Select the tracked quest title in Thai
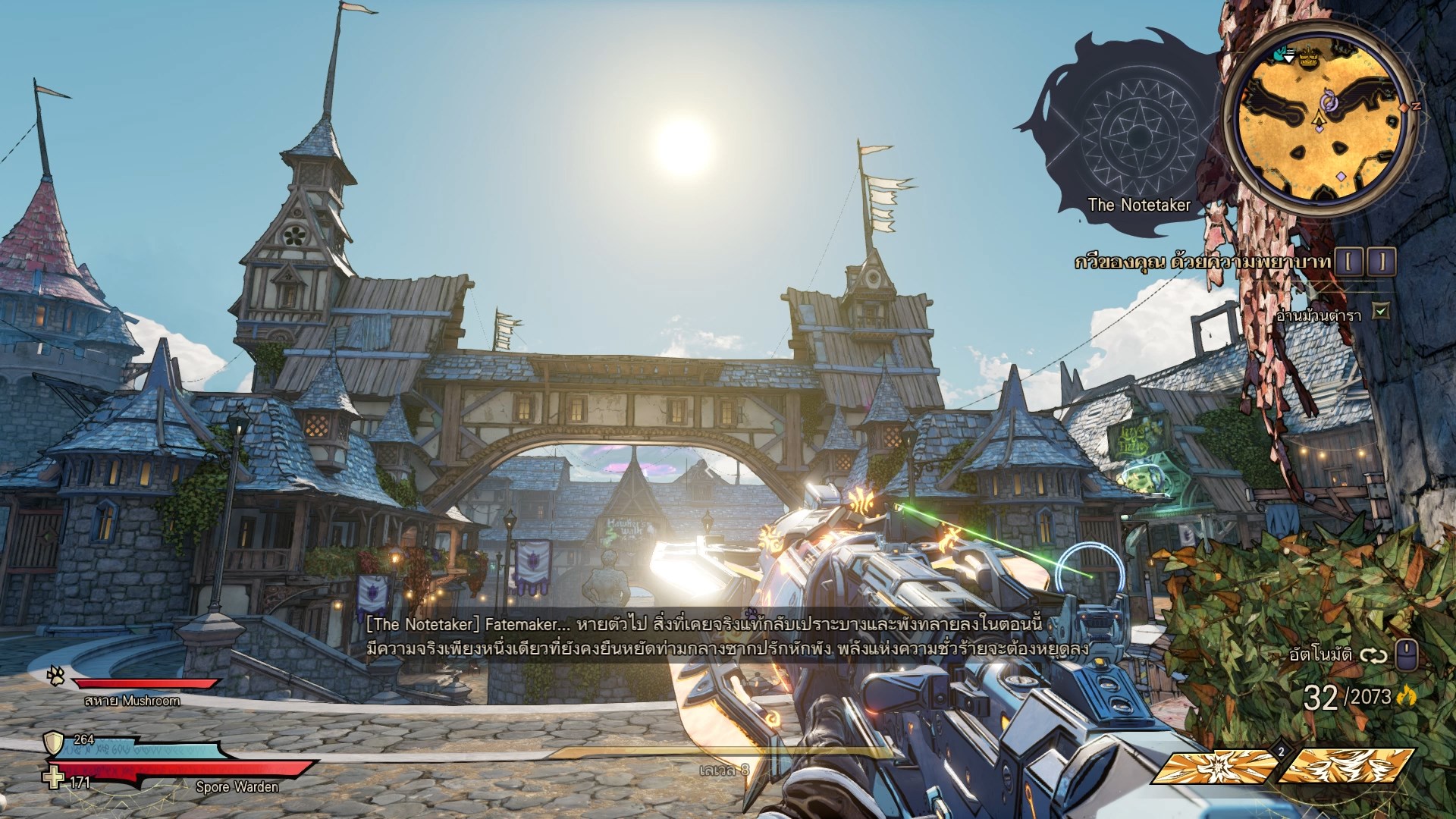Viewport: 1456px width, 819px height. coord(1203,262)
